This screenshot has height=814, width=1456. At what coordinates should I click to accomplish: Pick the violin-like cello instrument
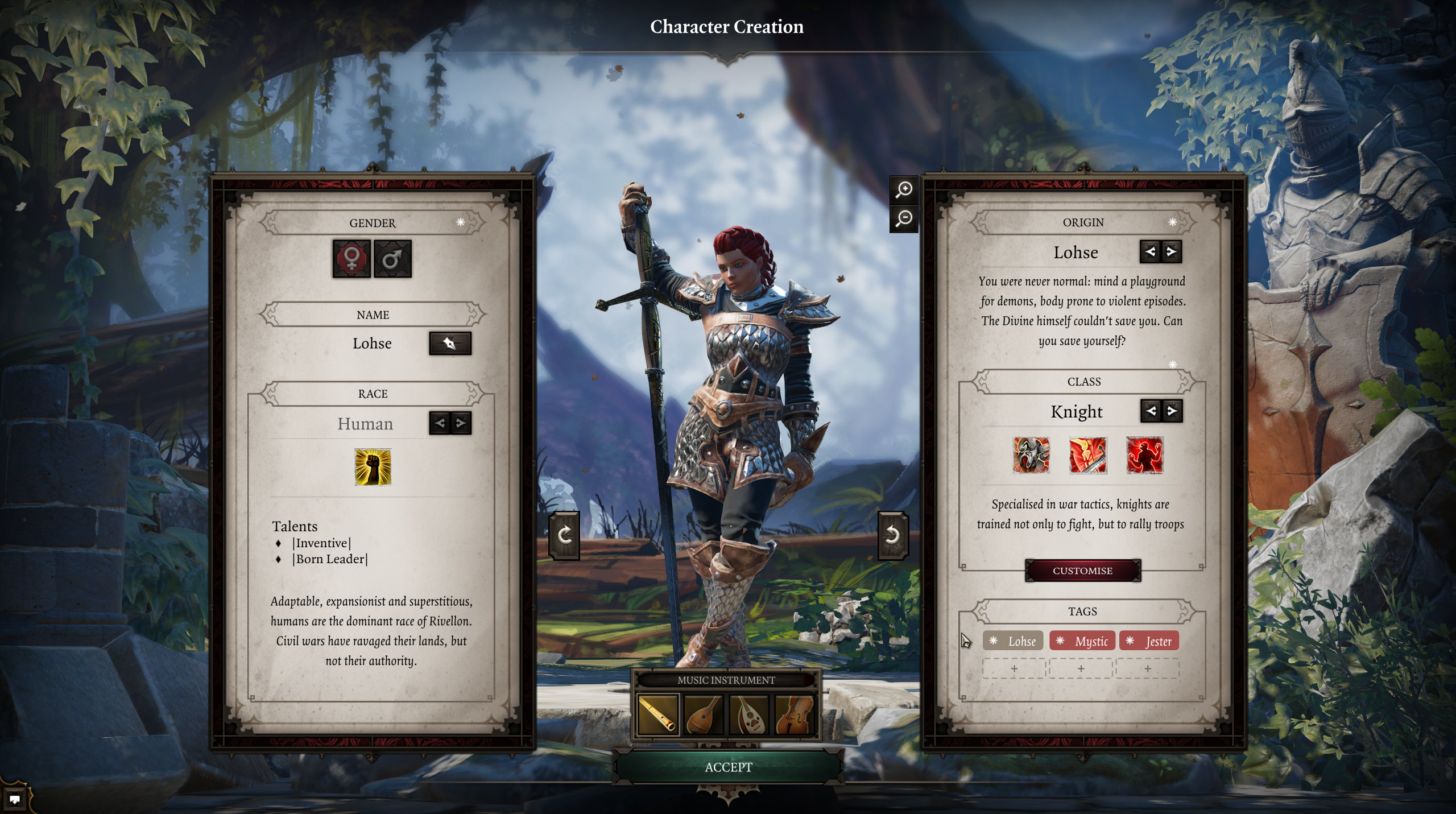(795, 714)
